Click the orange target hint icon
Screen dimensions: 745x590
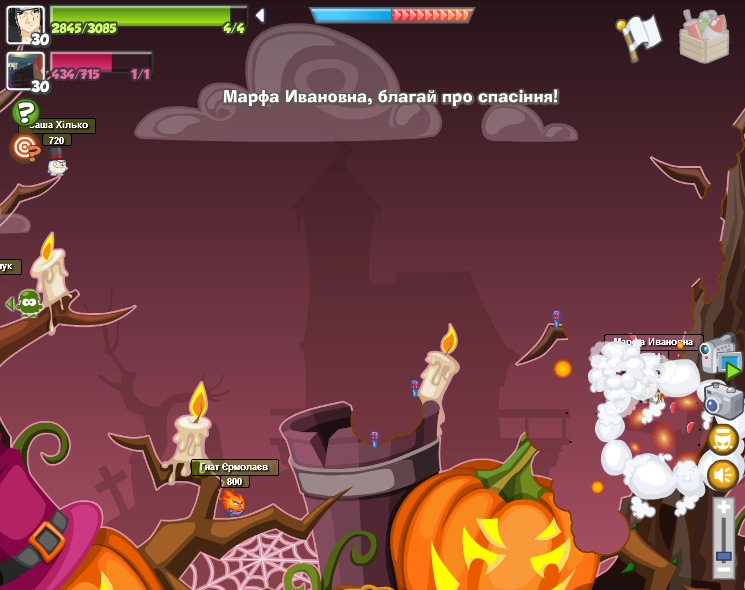(x=24, y=148)
